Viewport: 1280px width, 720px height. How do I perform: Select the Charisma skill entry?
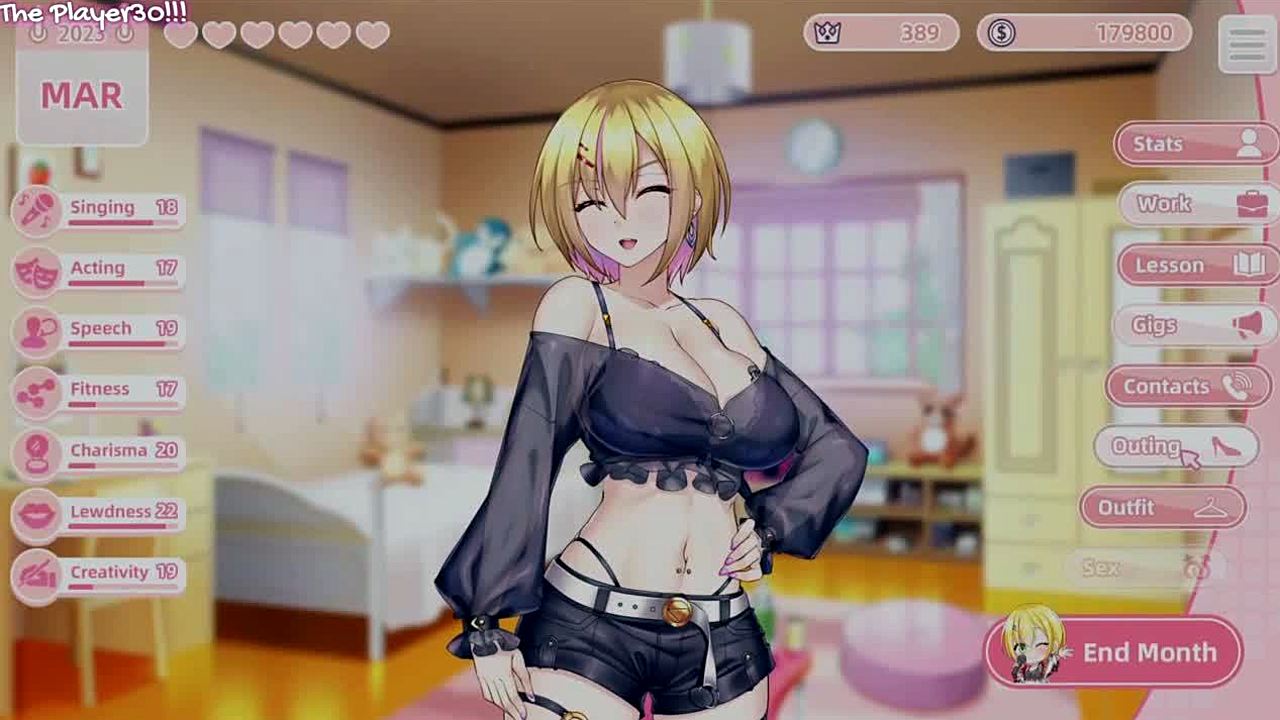100,452
